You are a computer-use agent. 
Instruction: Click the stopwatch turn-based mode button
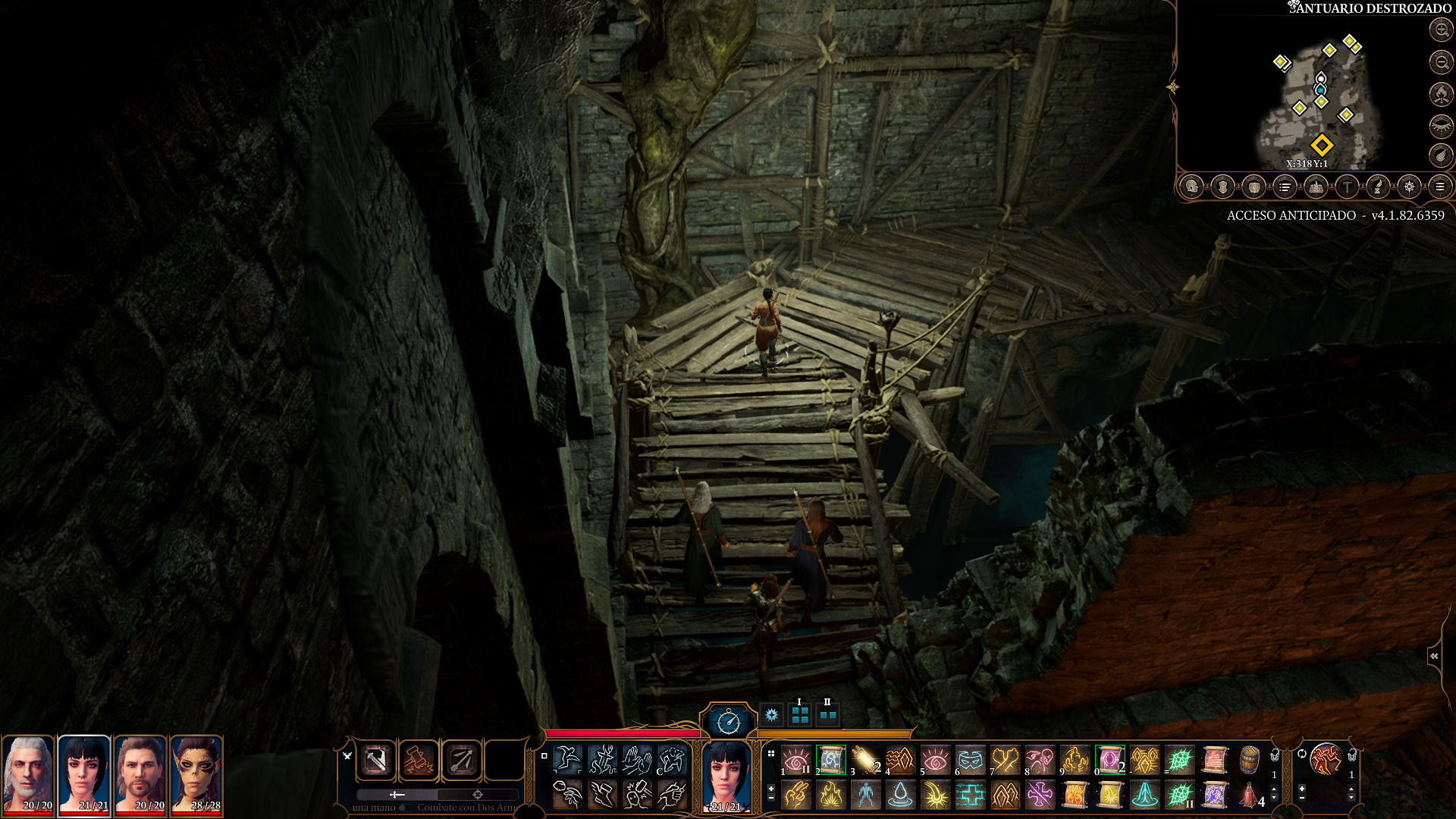[728, 720]
